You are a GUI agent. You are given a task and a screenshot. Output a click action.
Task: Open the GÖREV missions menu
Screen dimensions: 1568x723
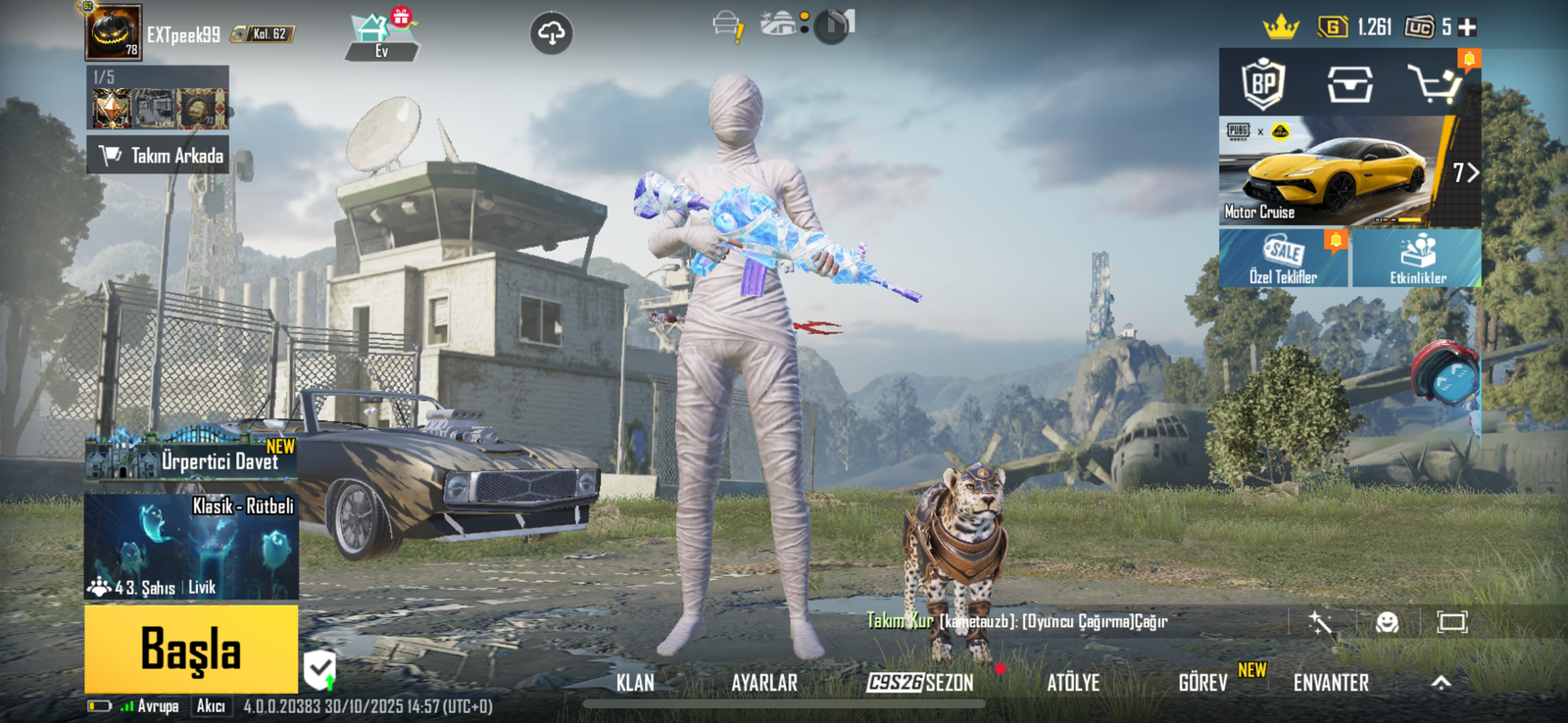click(x=1202, y=683)
